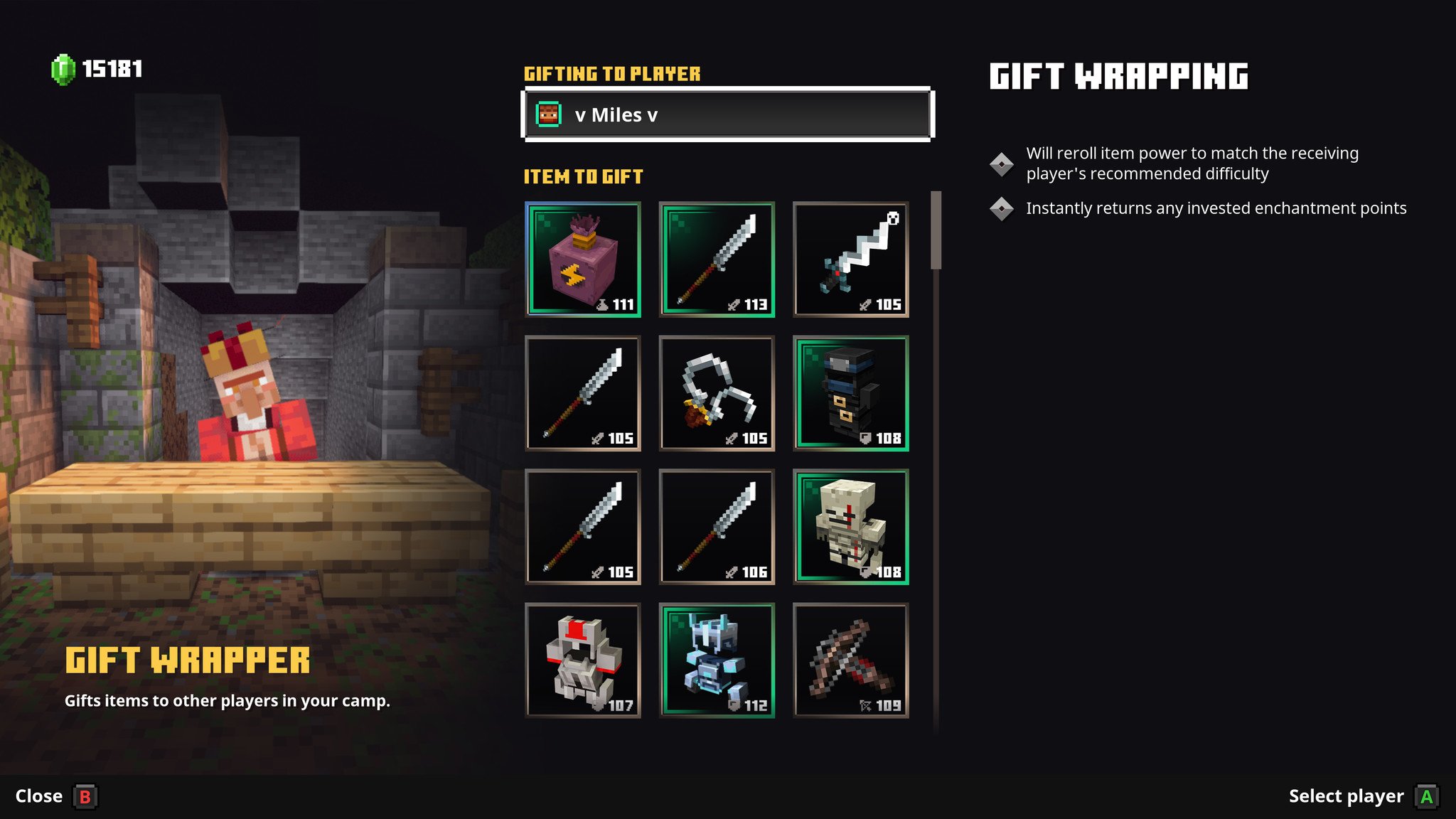Select the crossbow item rated 109
This screenshot has width=1456, height=819.
pyautogui.click(x=851, y=660)
